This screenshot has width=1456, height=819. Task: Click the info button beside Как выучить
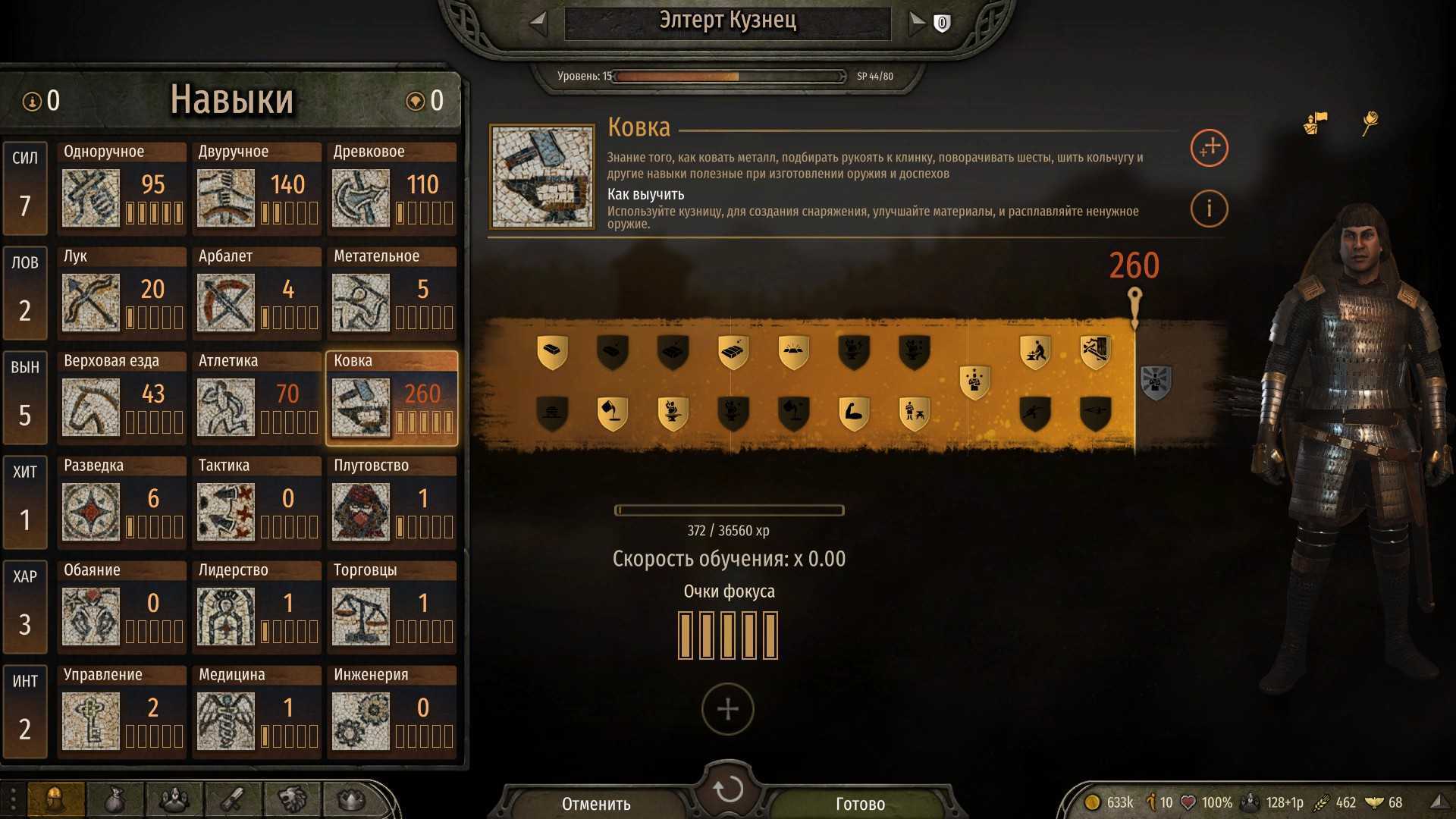(1209, 208)
